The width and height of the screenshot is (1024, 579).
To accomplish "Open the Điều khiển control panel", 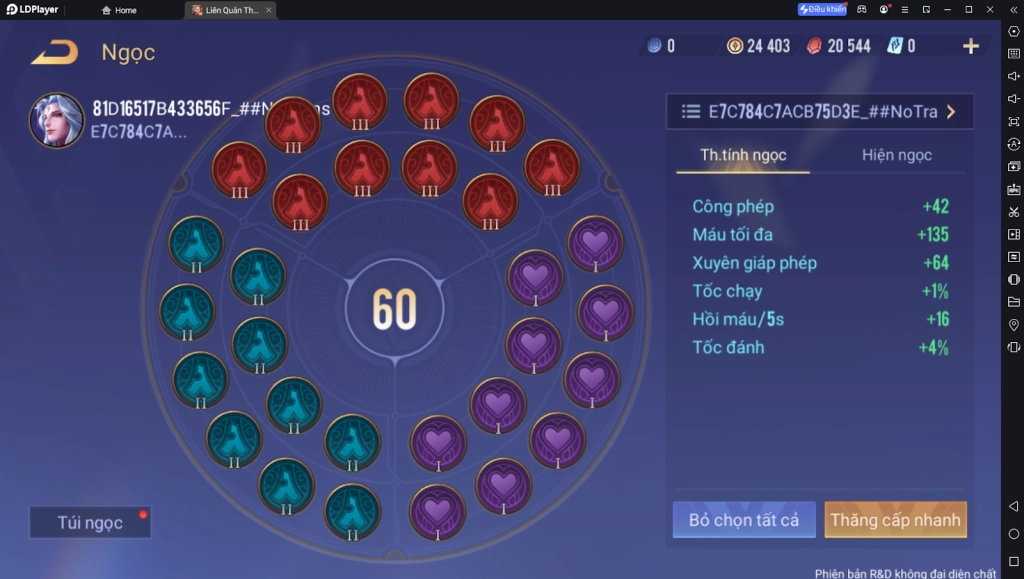I will [x=822, y=10].
